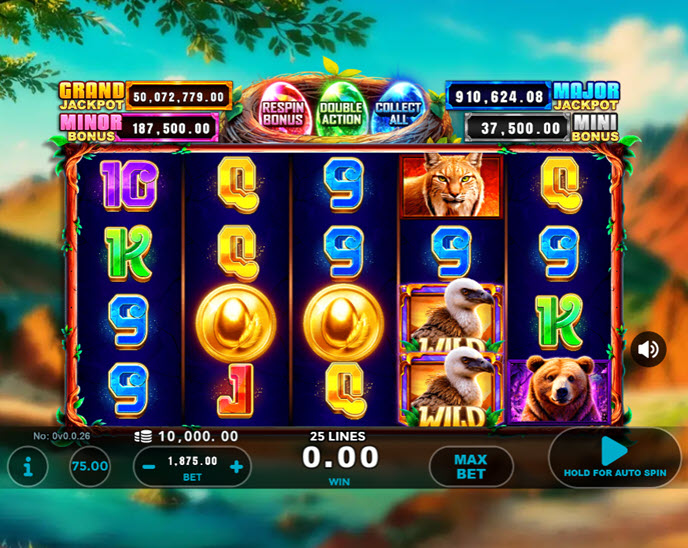The image size is (688, 548).
Task: Toggle the sound speaker icon
Action: pos(648,349)
